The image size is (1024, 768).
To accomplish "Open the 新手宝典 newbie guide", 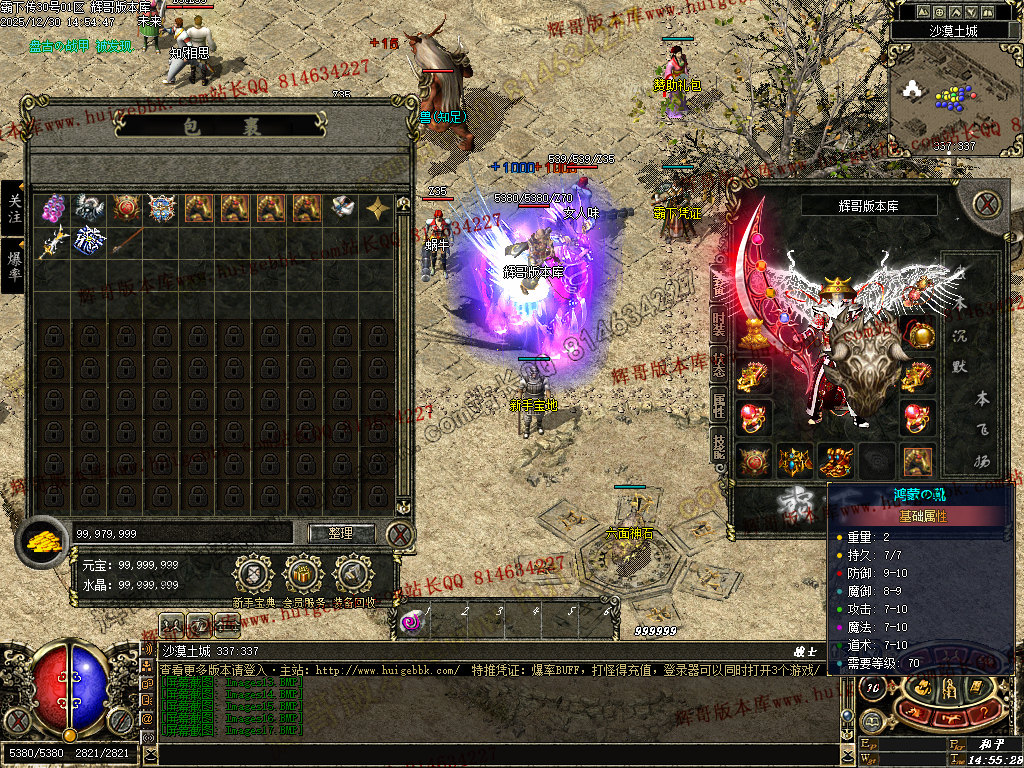I will coord(253,575).
